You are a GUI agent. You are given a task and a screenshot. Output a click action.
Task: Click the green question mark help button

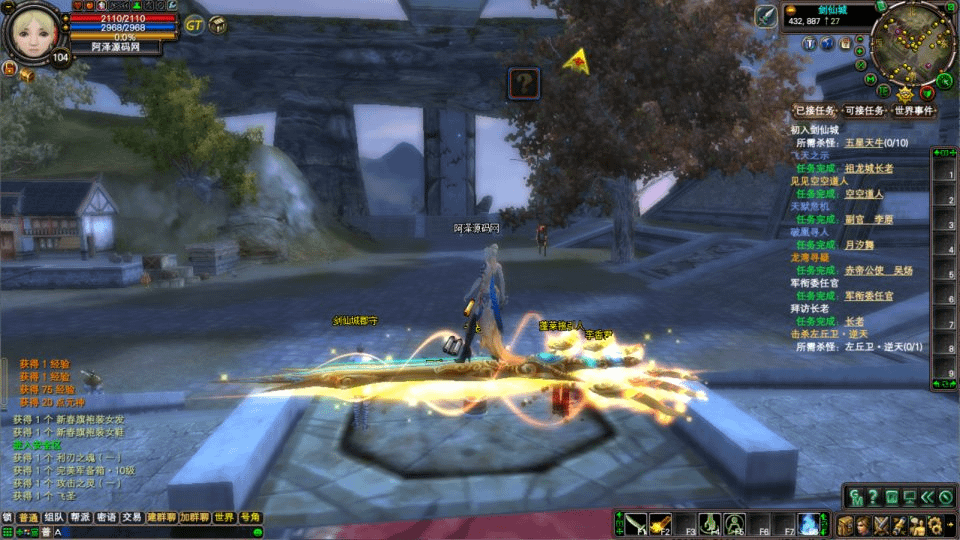click(873, 496)
